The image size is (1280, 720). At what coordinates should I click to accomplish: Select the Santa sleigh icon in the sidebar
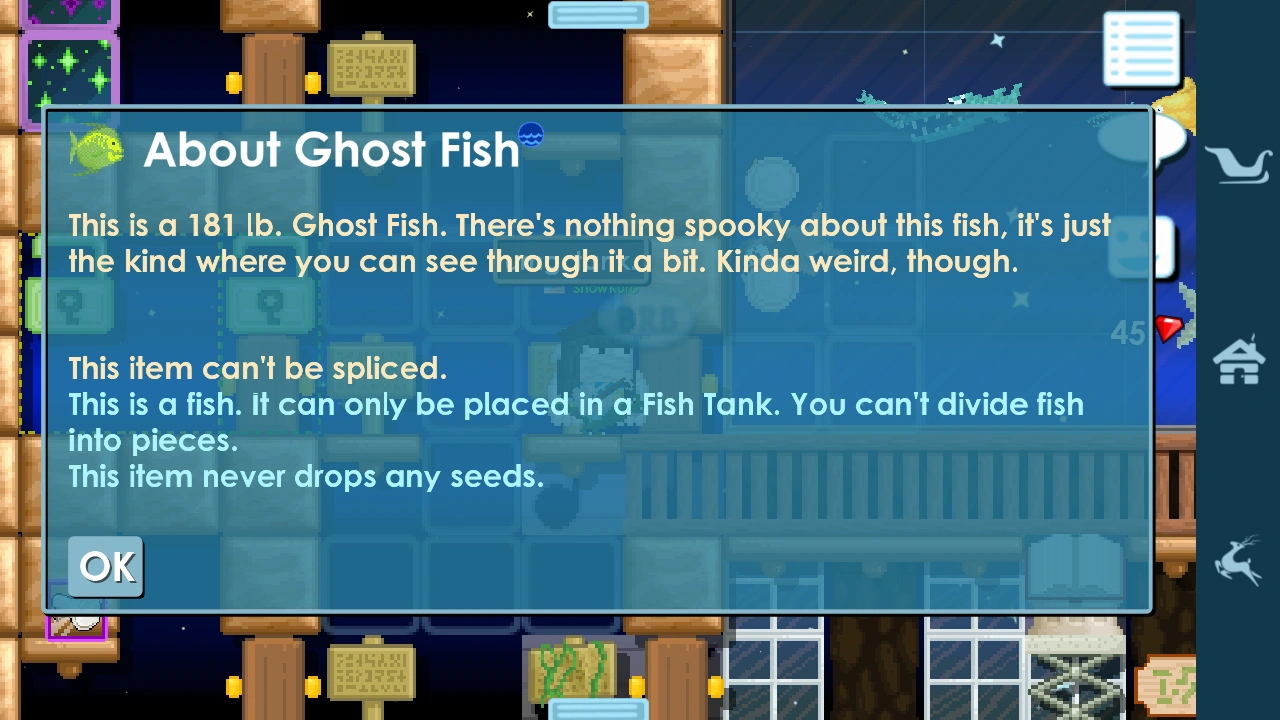tap(1238, 163)
